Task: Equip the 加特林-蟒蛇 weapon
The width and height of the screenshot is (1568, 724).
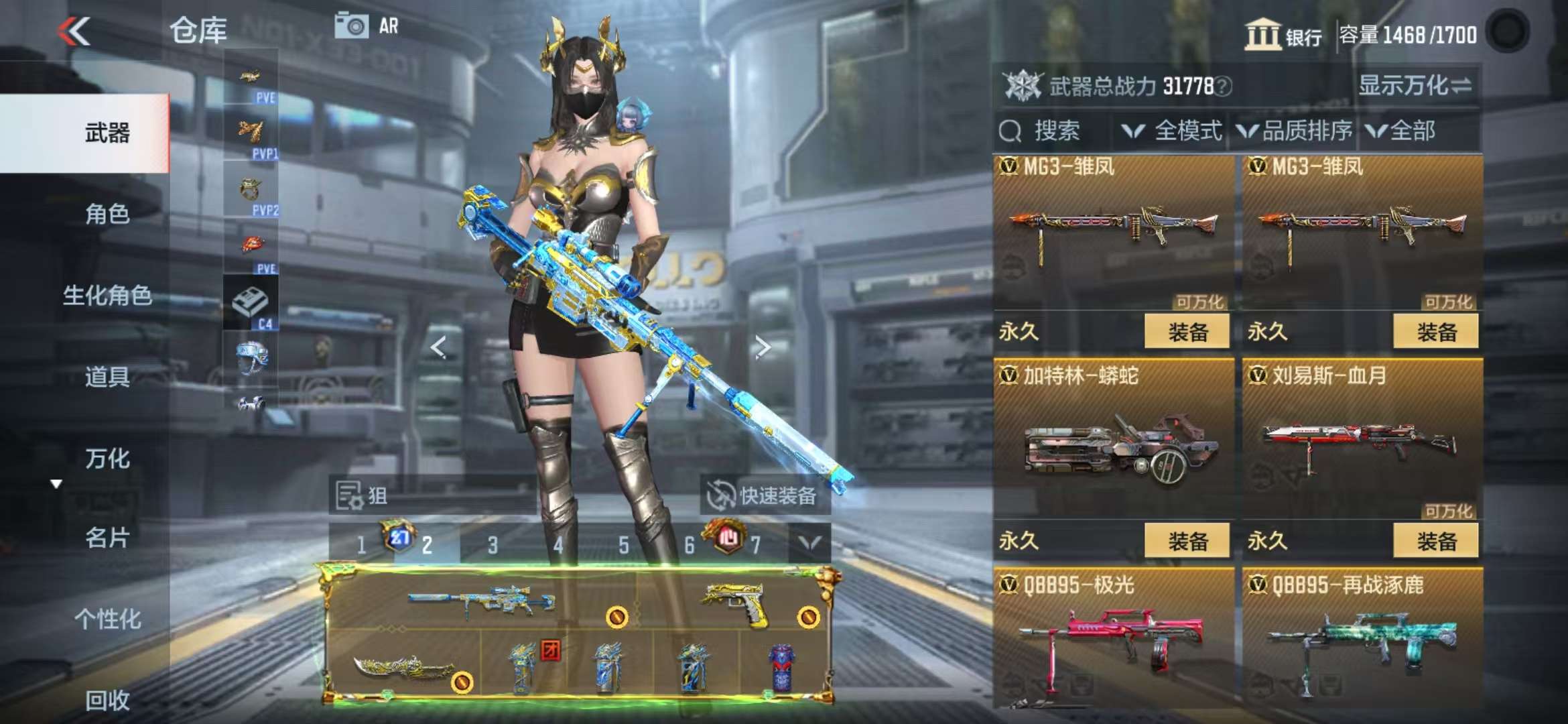Action: tap(1187, 541)
